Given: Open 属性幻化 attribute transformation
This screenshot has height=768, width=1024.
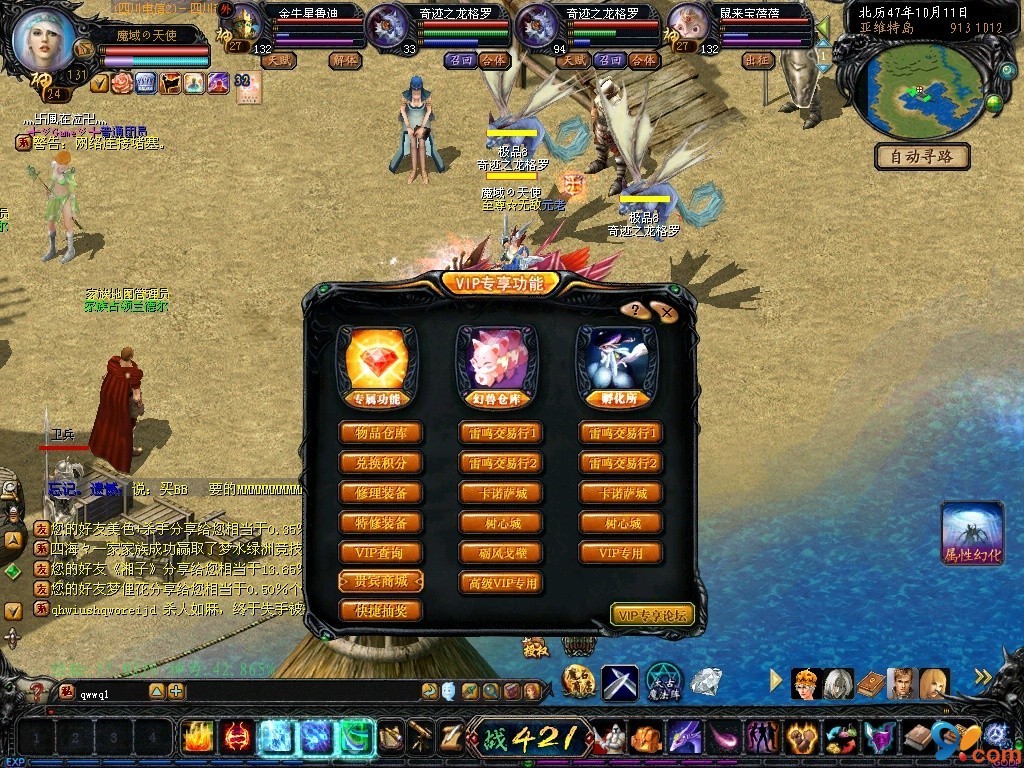Looking at the screenshot, I should click(972, 535).
